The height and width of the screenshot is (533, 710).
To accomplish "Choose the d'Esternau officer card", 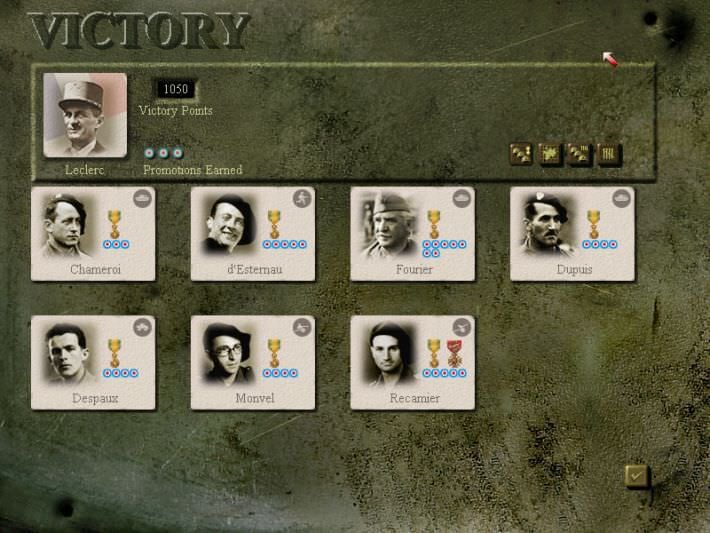I will pyautogui.click(x=253, y=234).
